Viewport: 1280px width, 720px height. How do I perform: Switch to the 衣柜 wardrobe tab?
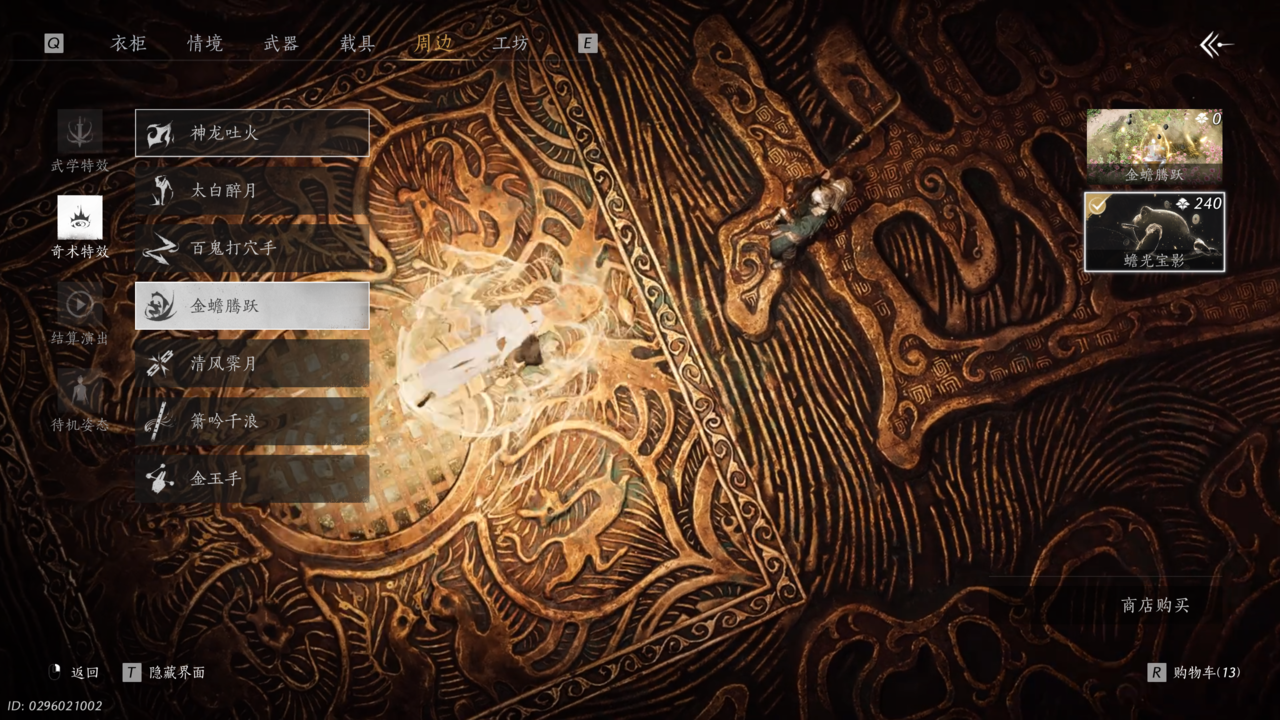pyautogui.click(x=128, y=43)
